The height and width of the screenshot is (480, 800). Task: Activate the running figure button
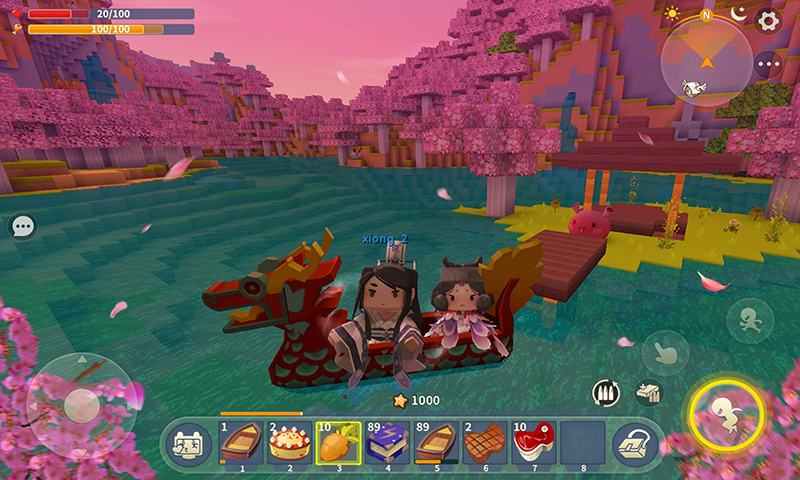[x=750, y=322]
